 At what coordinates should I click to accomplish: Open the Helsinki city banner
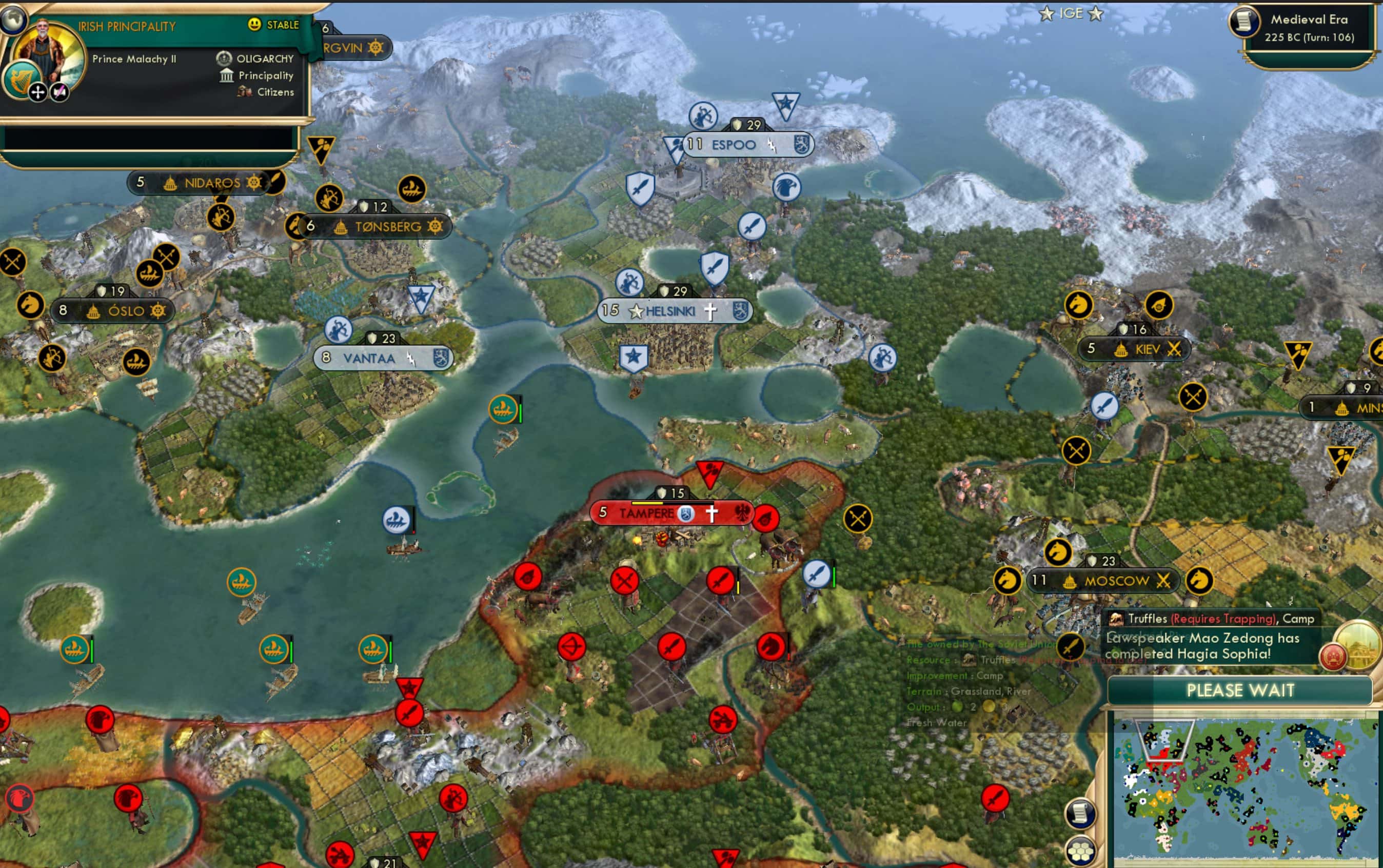(x=671, y=312)
